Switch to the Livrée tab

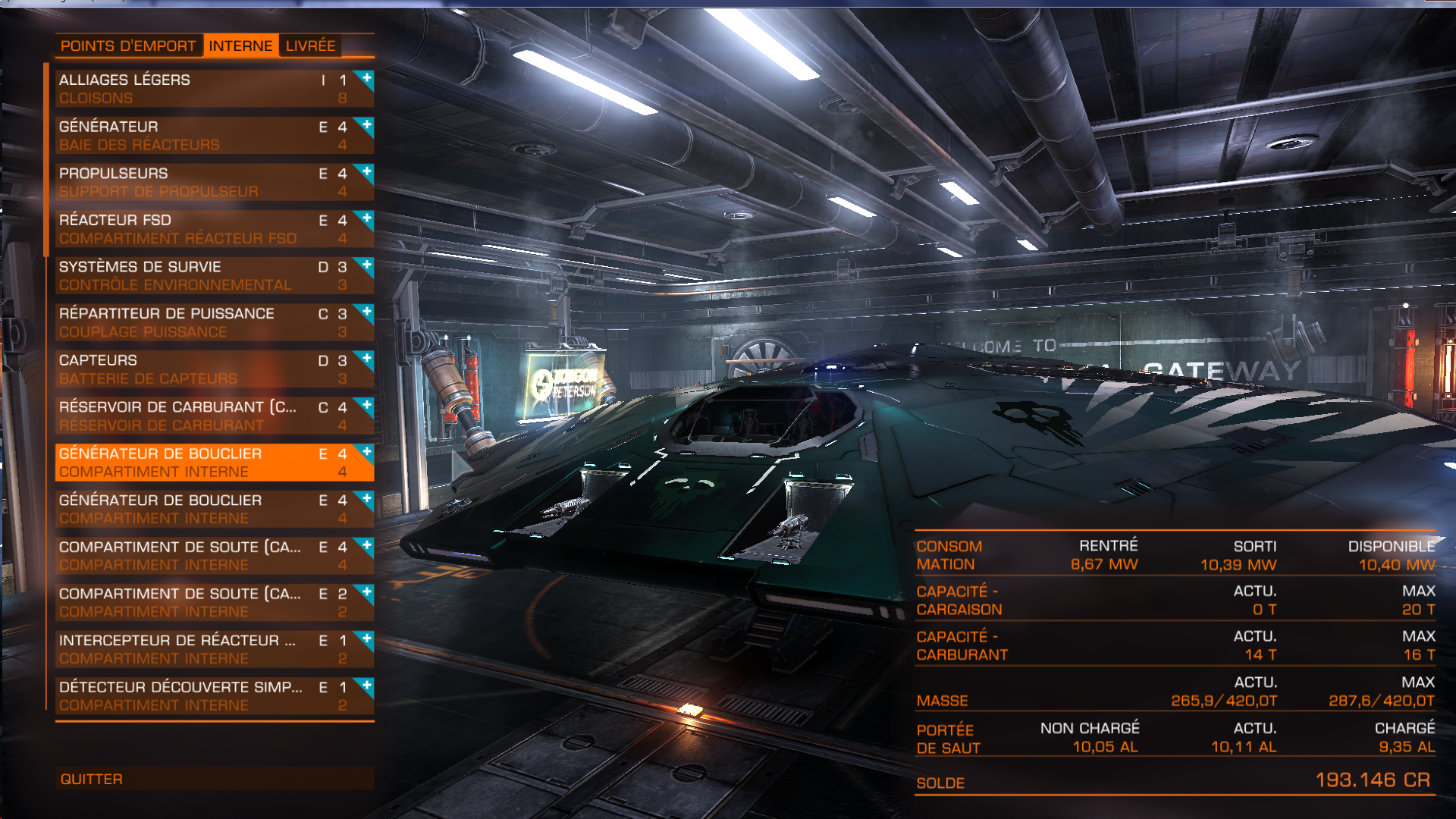click(310, 46)
